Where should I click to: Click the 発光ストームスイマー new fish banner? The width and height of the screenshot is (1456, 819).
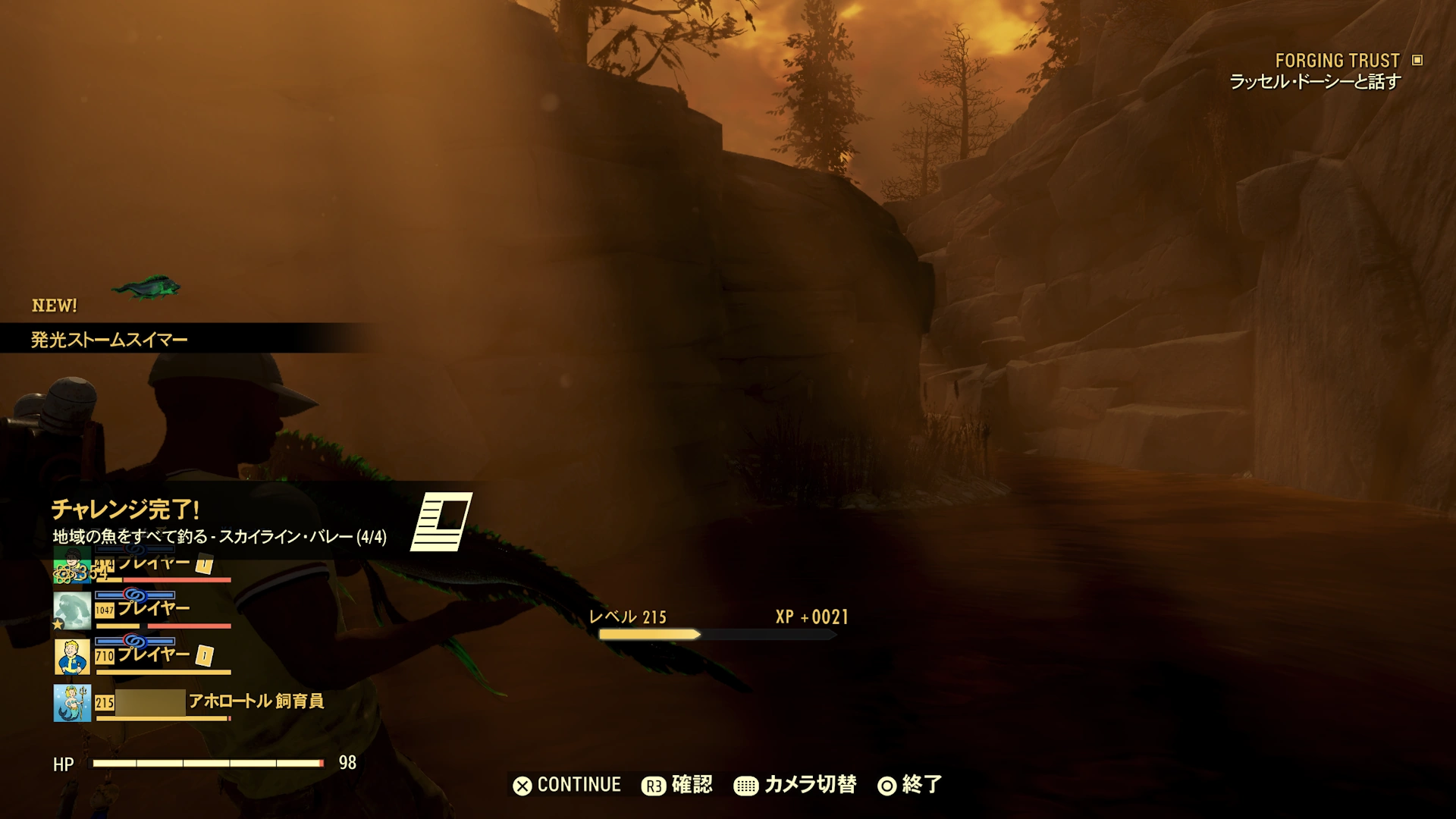tap(109, 340)
